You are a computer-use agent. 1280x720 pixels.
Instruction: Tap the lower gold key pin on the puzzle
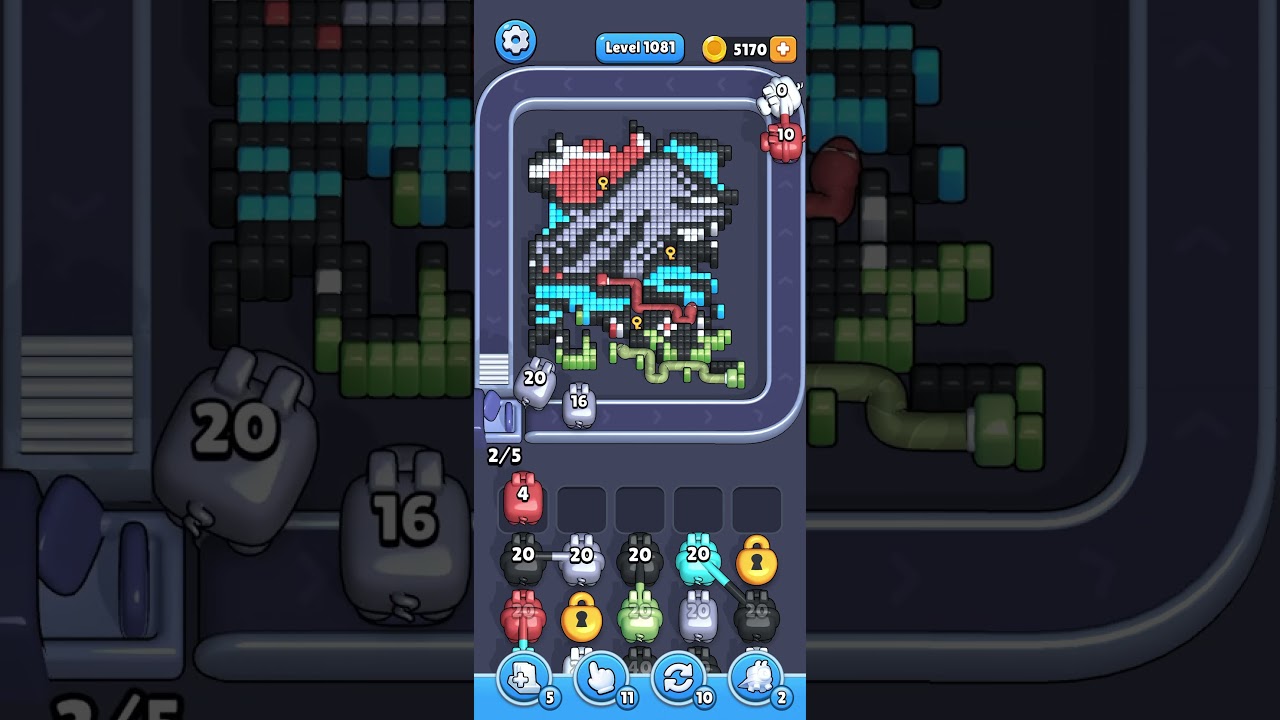pyautogui.click(x=637, y=324)
